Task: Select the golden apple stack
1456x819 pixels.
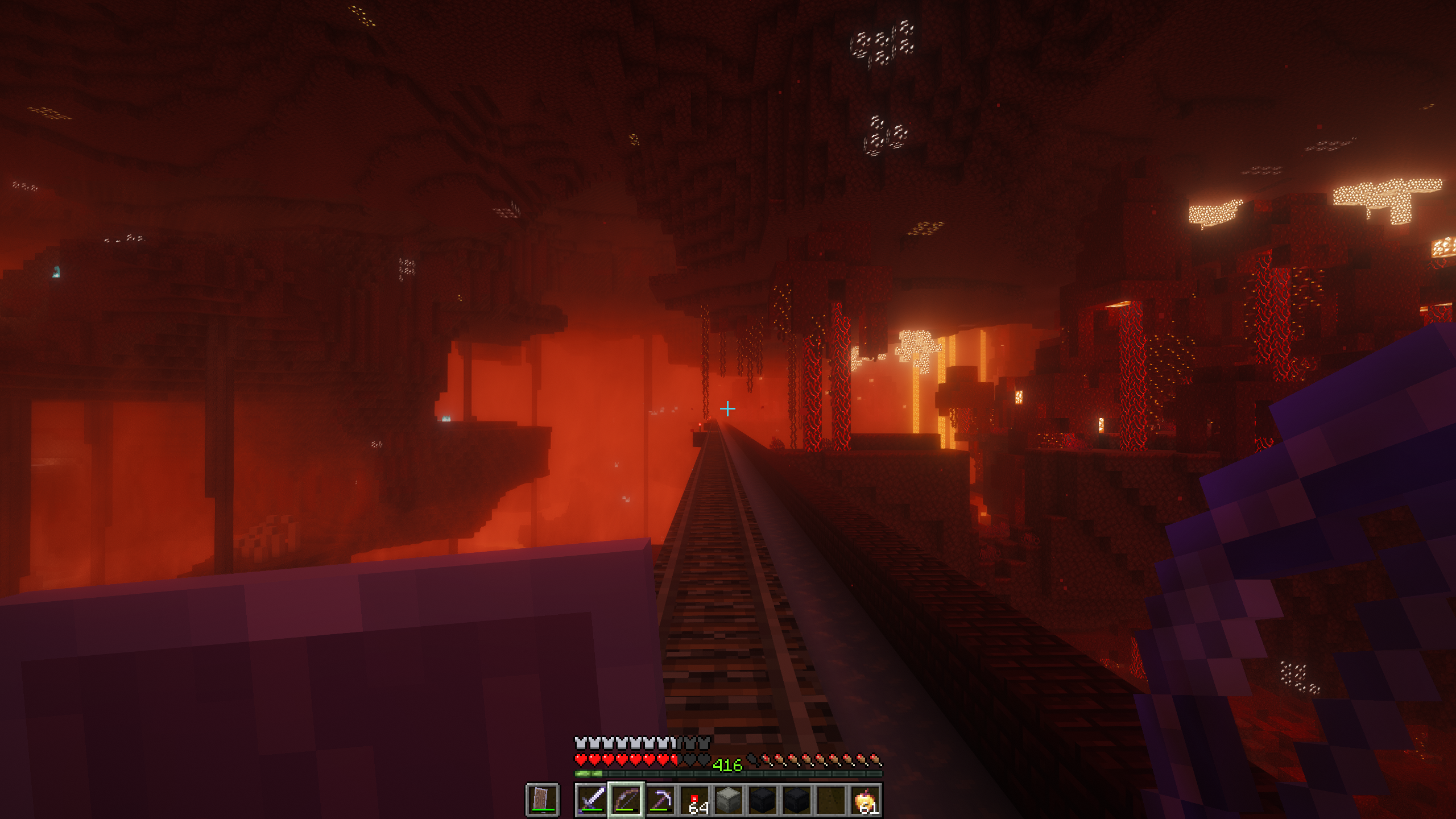Action: [x=866, y=800]
